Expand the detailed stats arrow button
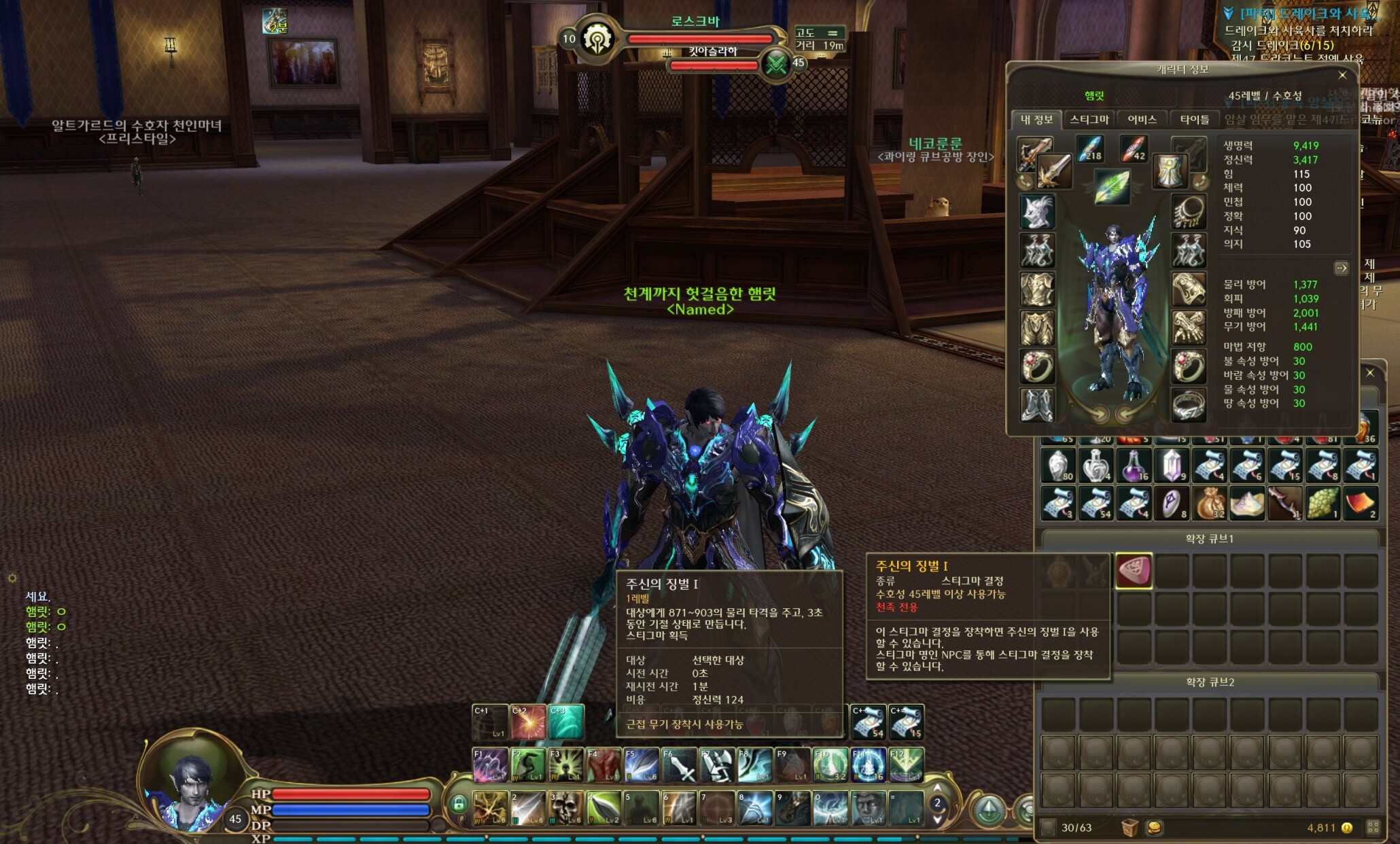The width and height of the screenshot is (1400, 844). (x=1341, y=268)
